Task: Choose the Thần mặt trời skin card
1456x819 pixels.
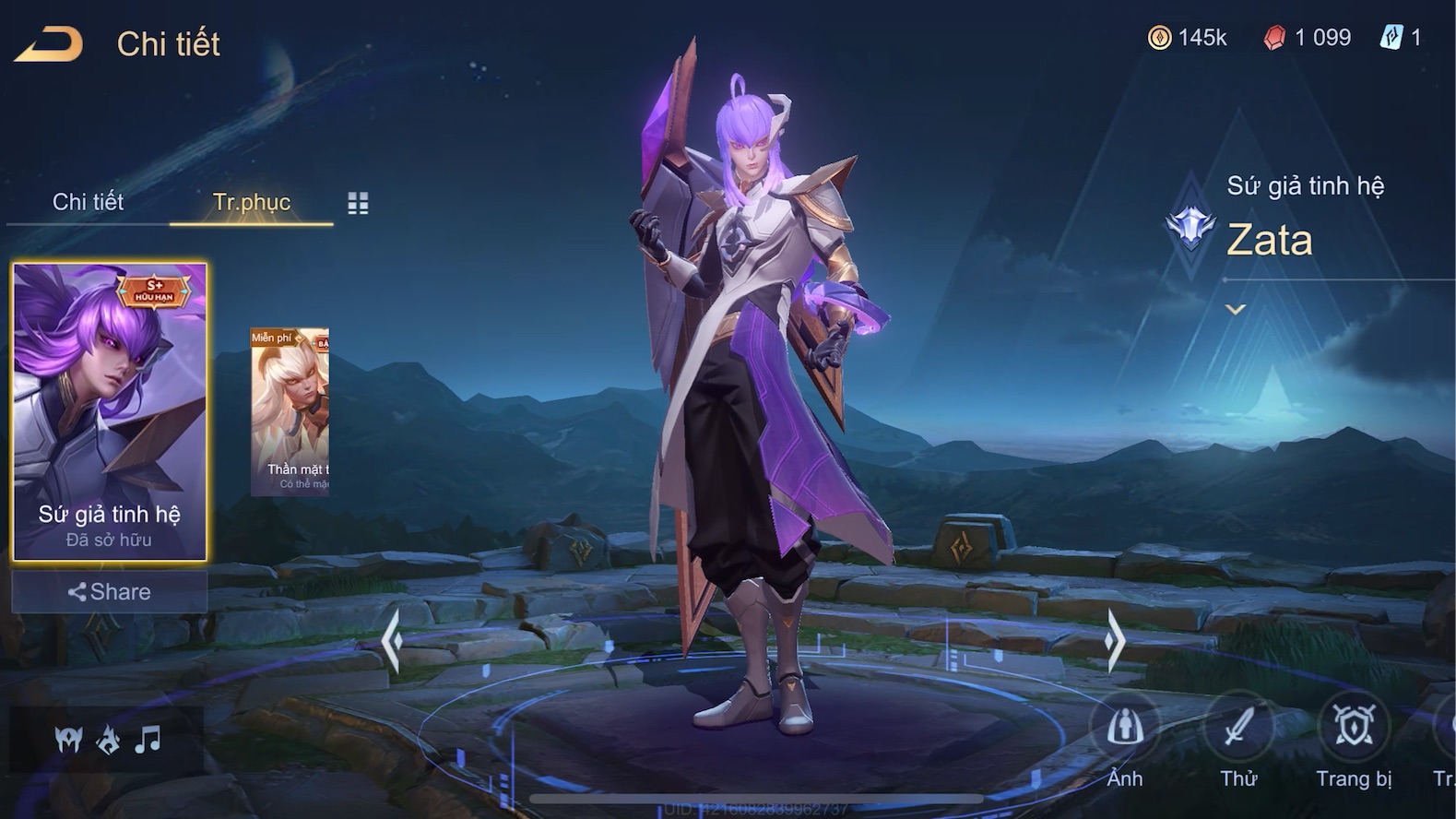Action: pyautogui.click(x=290, y=411)
